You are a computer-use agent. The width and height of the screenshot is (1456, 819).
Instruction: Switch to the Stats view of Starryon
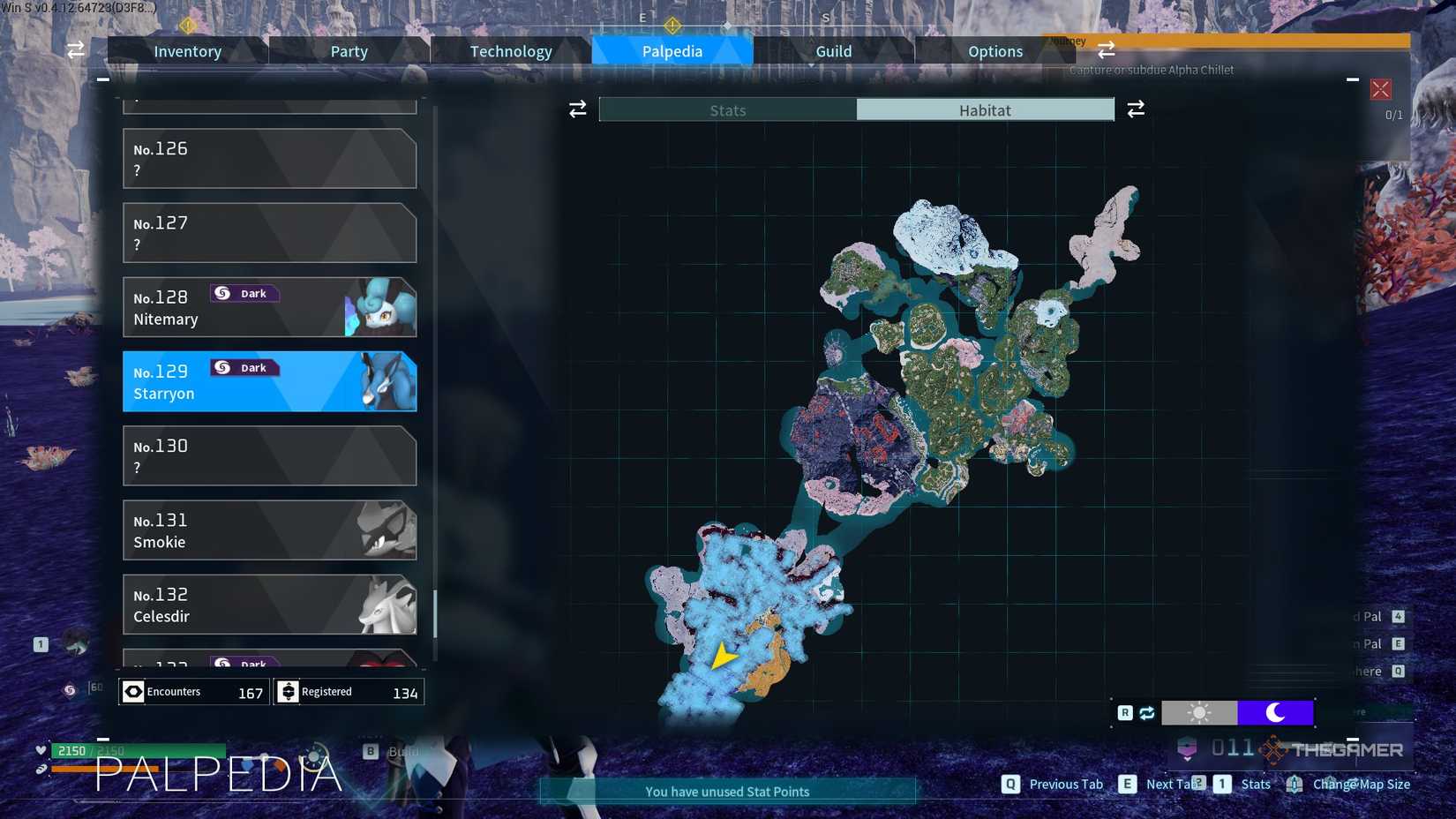(x=727, y=109)
